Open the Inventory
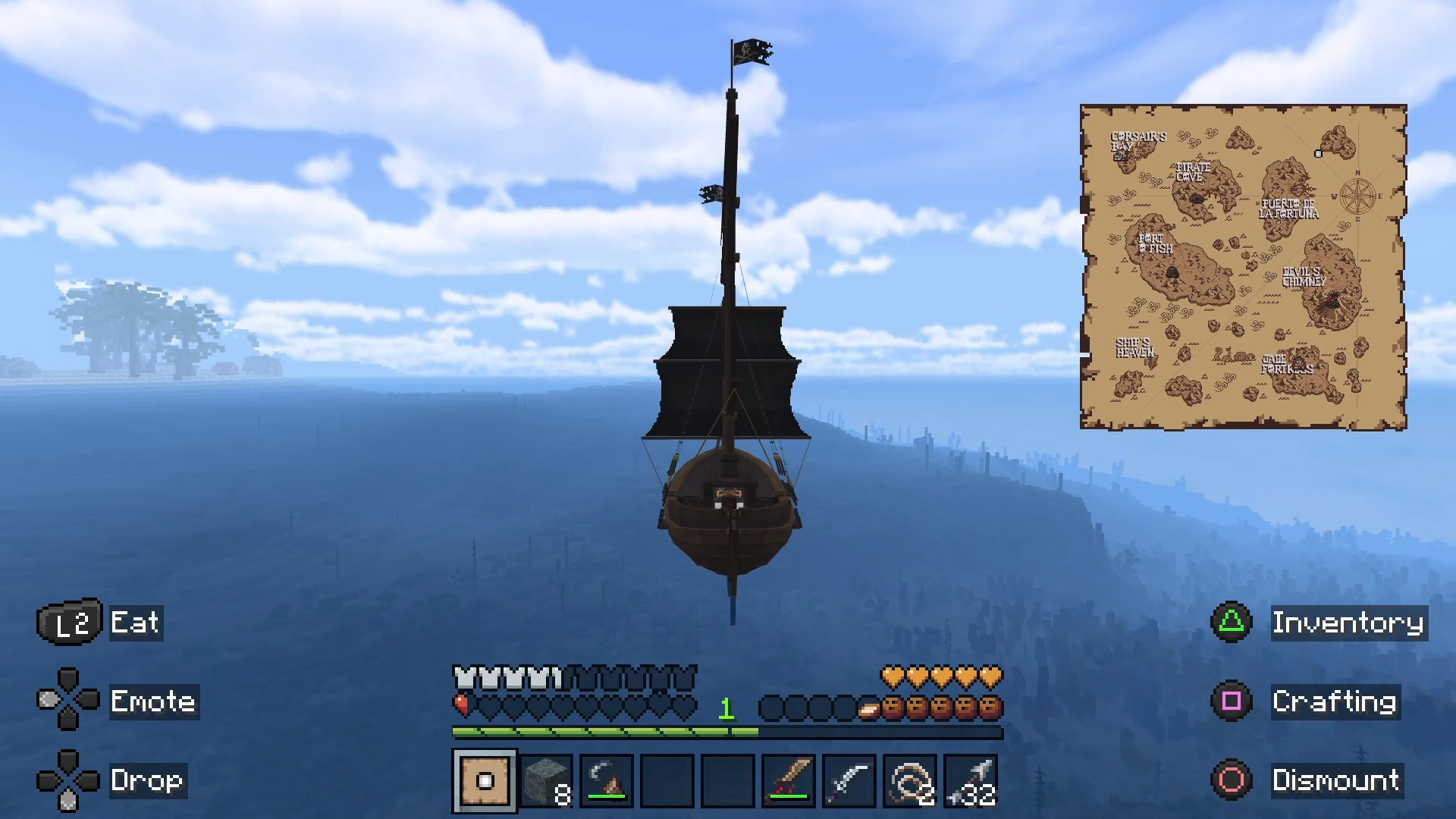This screenshot has width=1456, height=819. click(1348, 623)
